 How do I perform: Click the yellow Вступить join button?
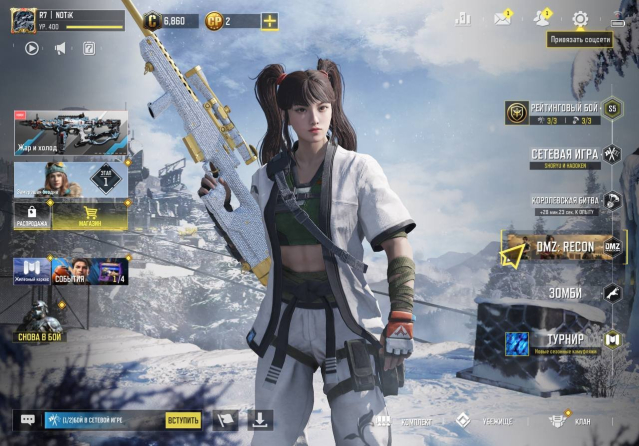coord(184,420)
